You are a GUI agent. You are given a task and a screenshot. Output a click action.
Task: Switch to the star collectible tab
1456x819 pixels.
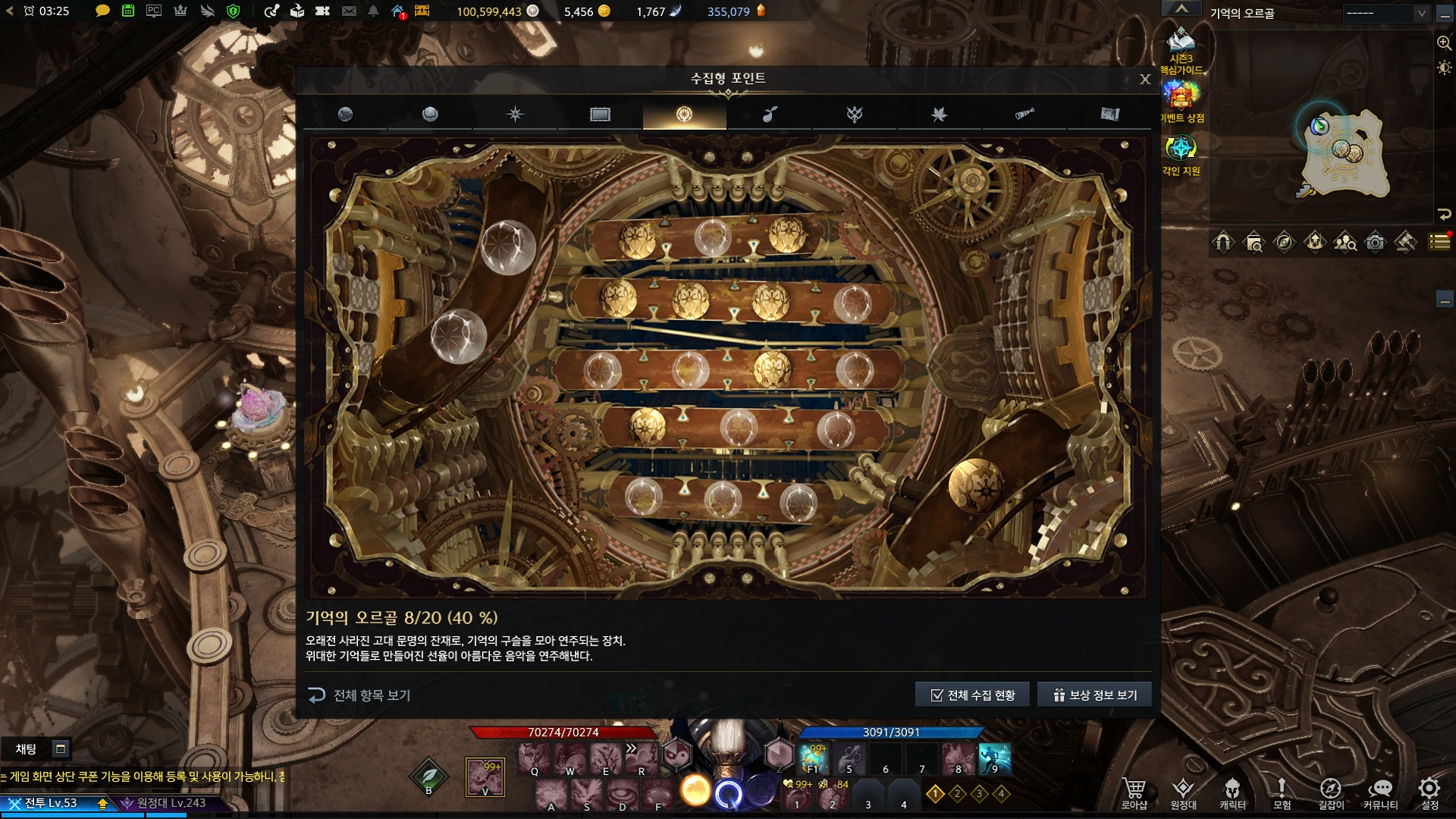tap(515, 115)
